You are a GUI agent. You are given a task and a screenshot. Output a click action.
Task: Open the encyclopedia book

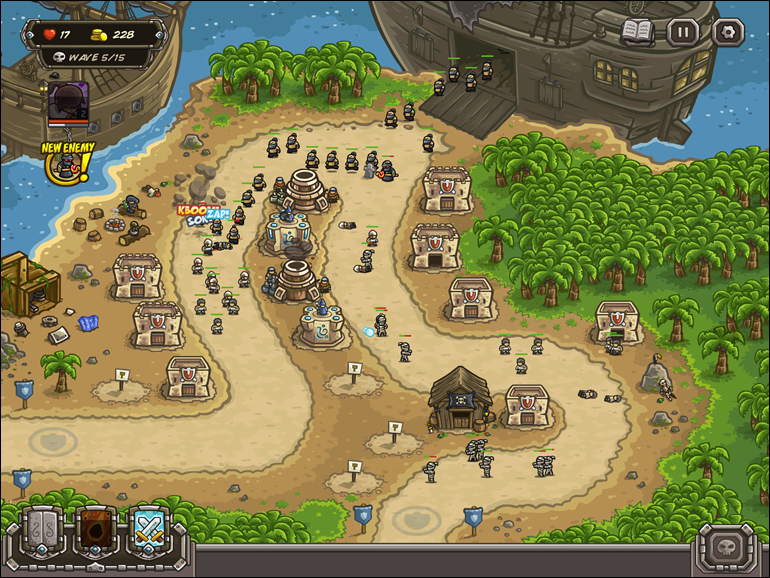(637, 31)
